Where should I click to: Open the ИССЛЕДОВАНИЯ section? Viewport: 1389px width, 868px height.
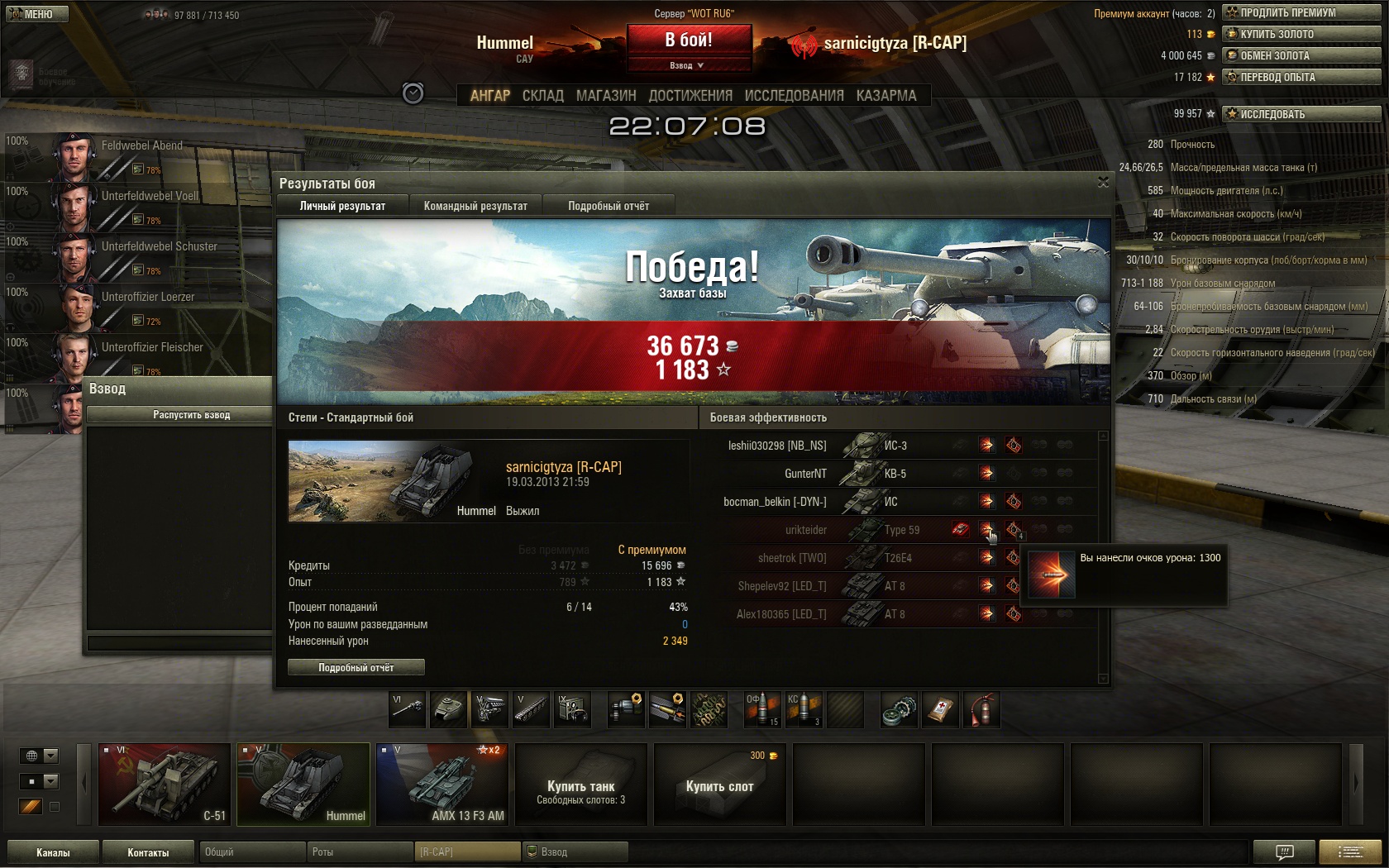(794, 96)
